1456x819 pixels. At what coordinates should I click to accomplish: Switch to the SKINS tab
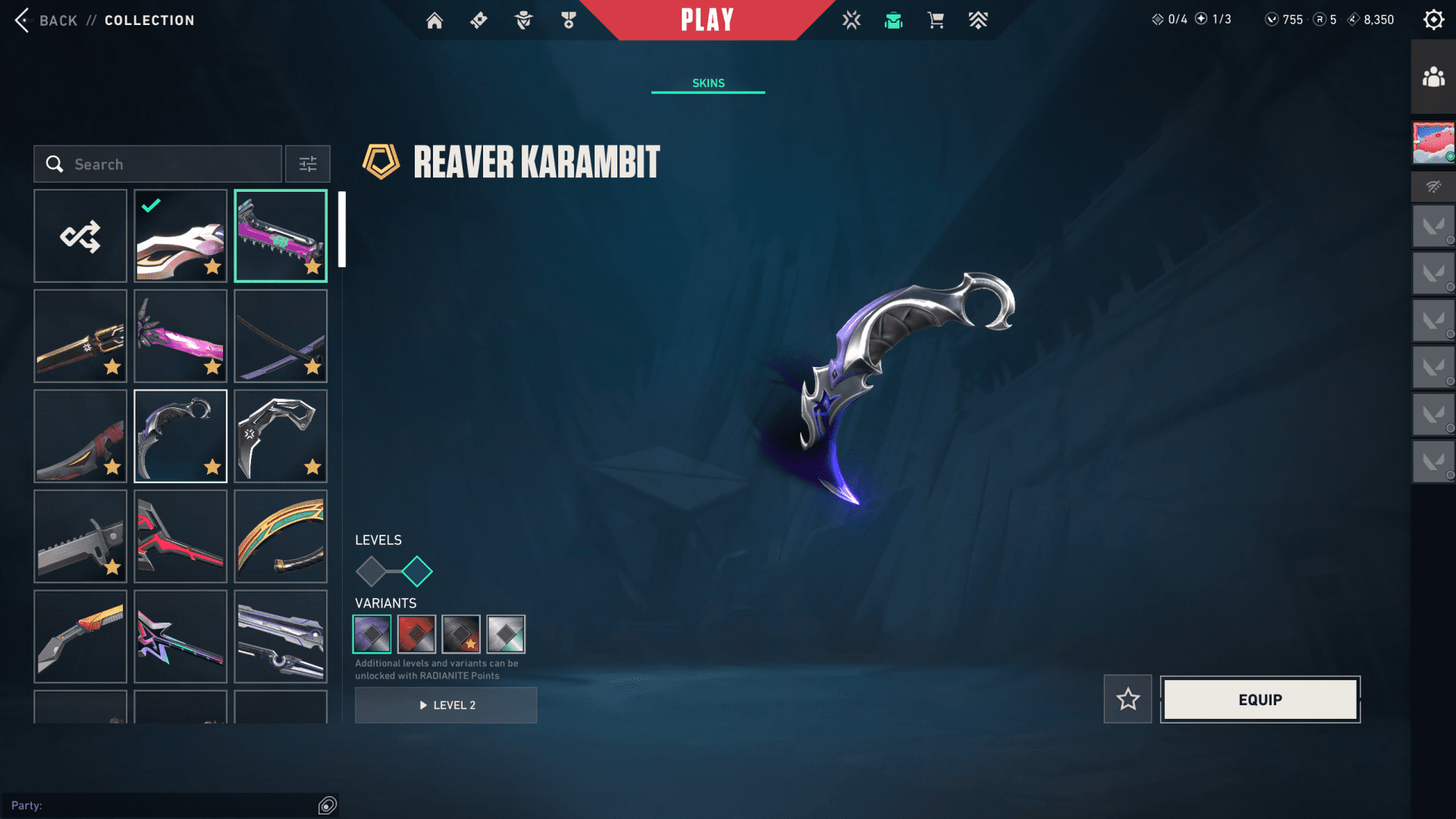pyautogui.click(x=708, y=83)
